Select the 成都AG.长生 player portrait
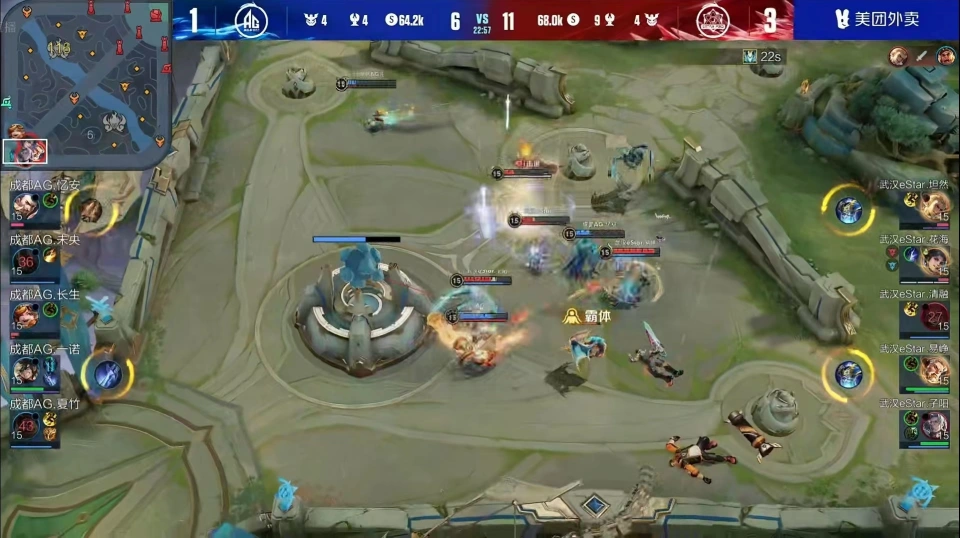The height and width of the screenshot is (538, 960). (26, 317)
